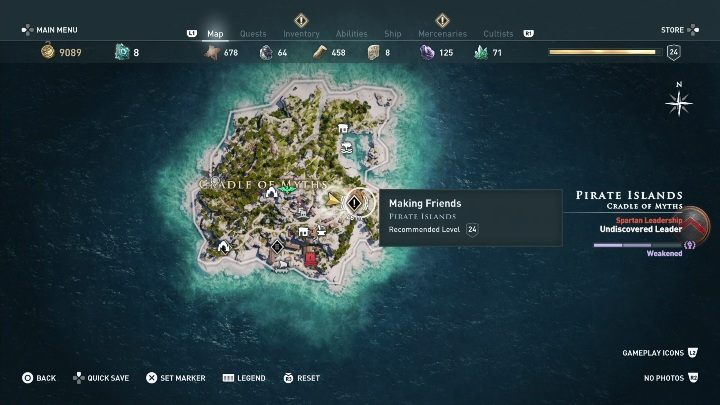Image resolution: width=720 pixels, height=405 pixels.
Task: Open the Mercenaries tab
Action: [442, 33]
